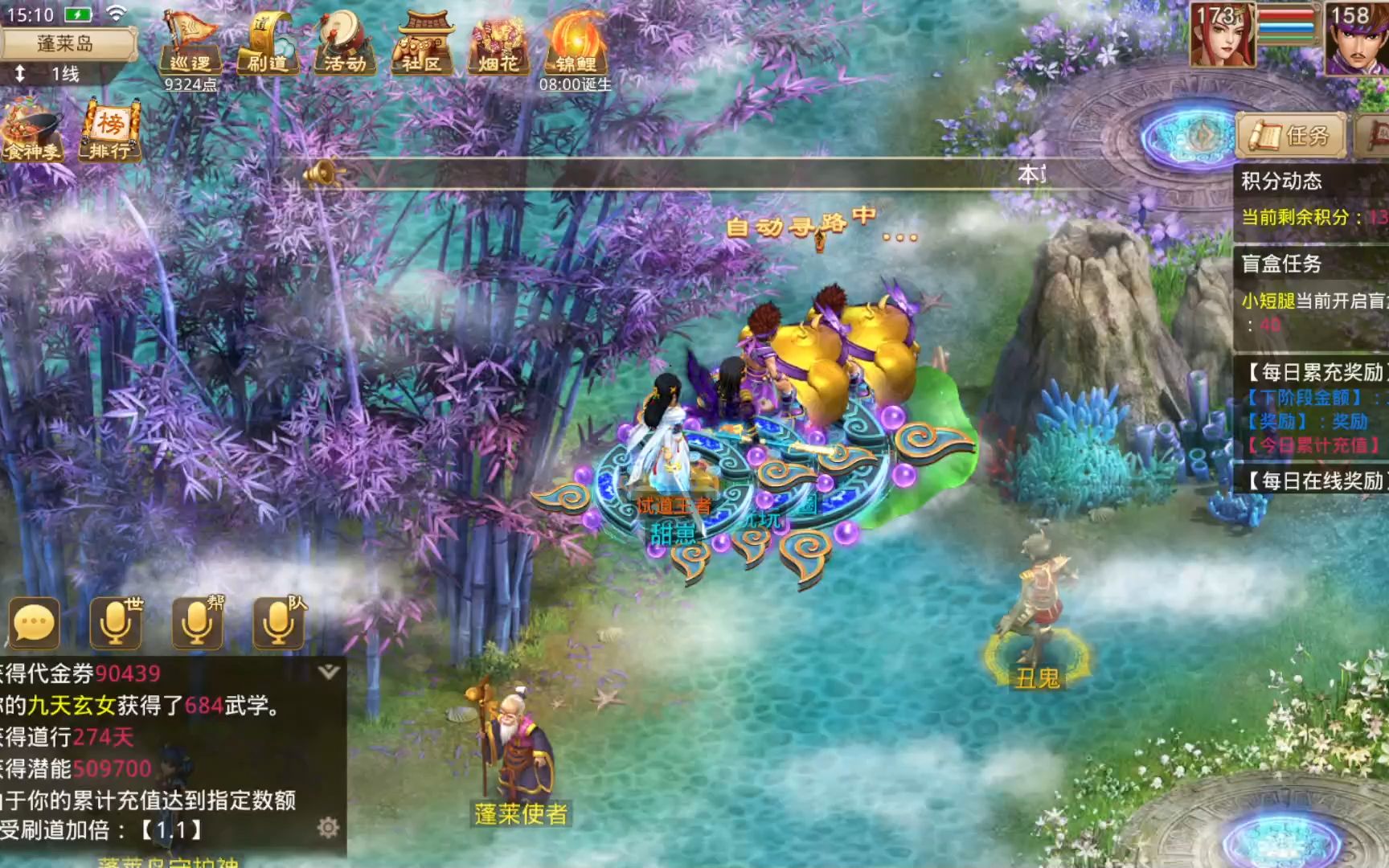
Task: Open the chat bubble button
Action: [35, 623]
